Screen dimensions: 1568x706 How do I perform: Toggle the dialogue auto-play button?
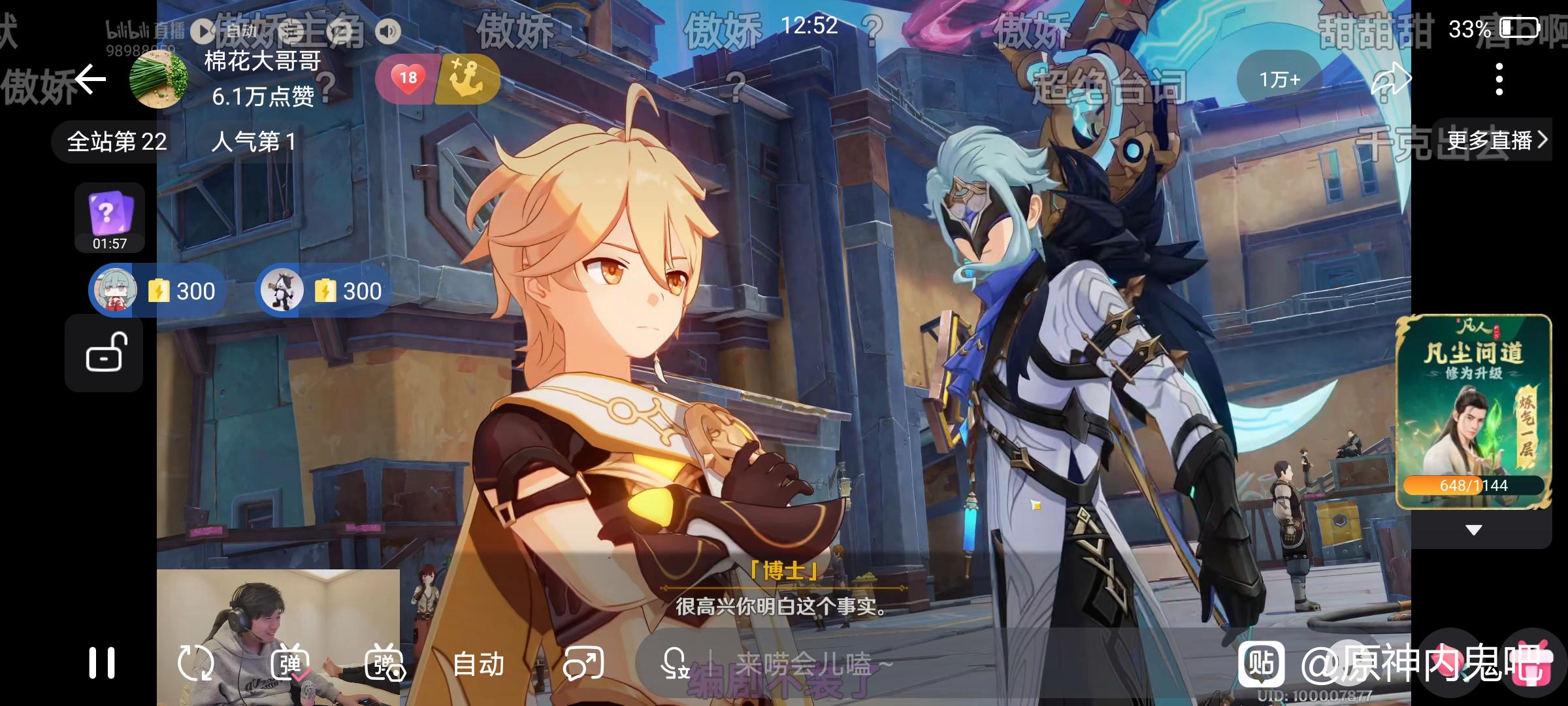pos(204,31)
